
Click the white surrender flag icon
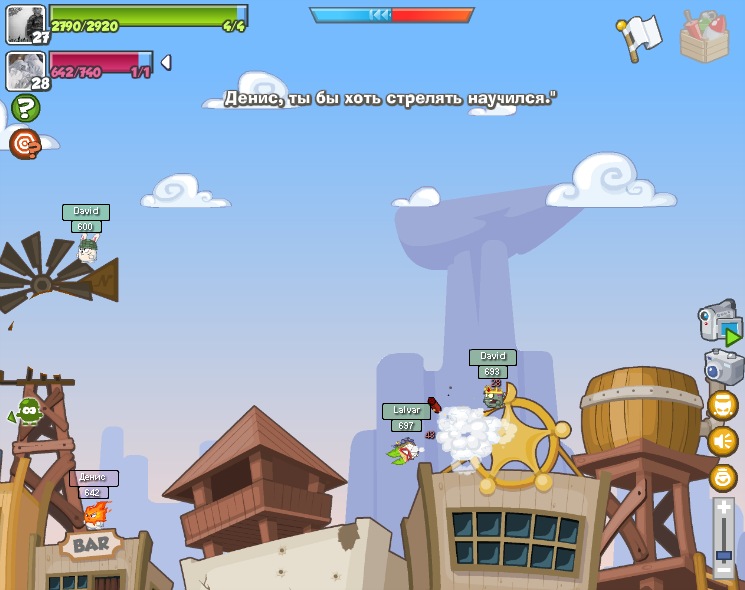click(639, 37)
